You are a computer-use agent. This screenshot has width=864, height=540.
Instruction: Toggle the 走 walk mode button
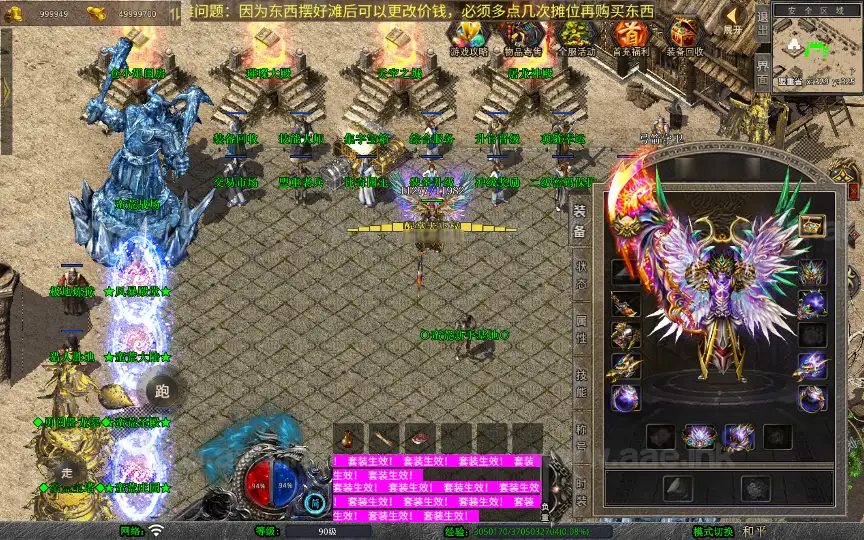68,473
